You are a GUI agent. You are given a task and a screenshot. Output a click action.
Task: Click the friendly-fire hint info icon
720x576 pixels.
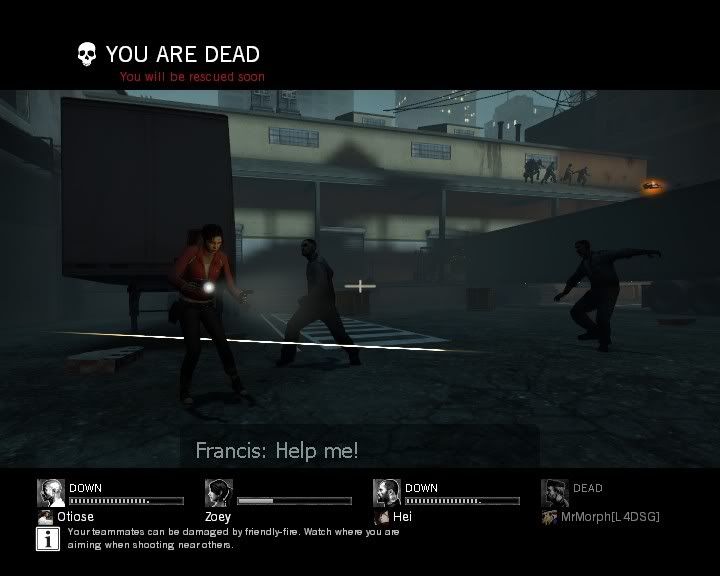tap(47, 539)
